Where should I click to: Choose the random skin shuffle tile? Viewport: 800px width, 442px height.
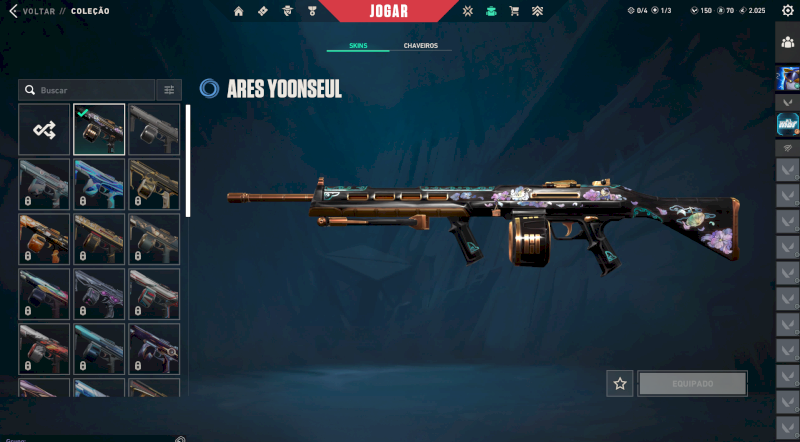44,129
